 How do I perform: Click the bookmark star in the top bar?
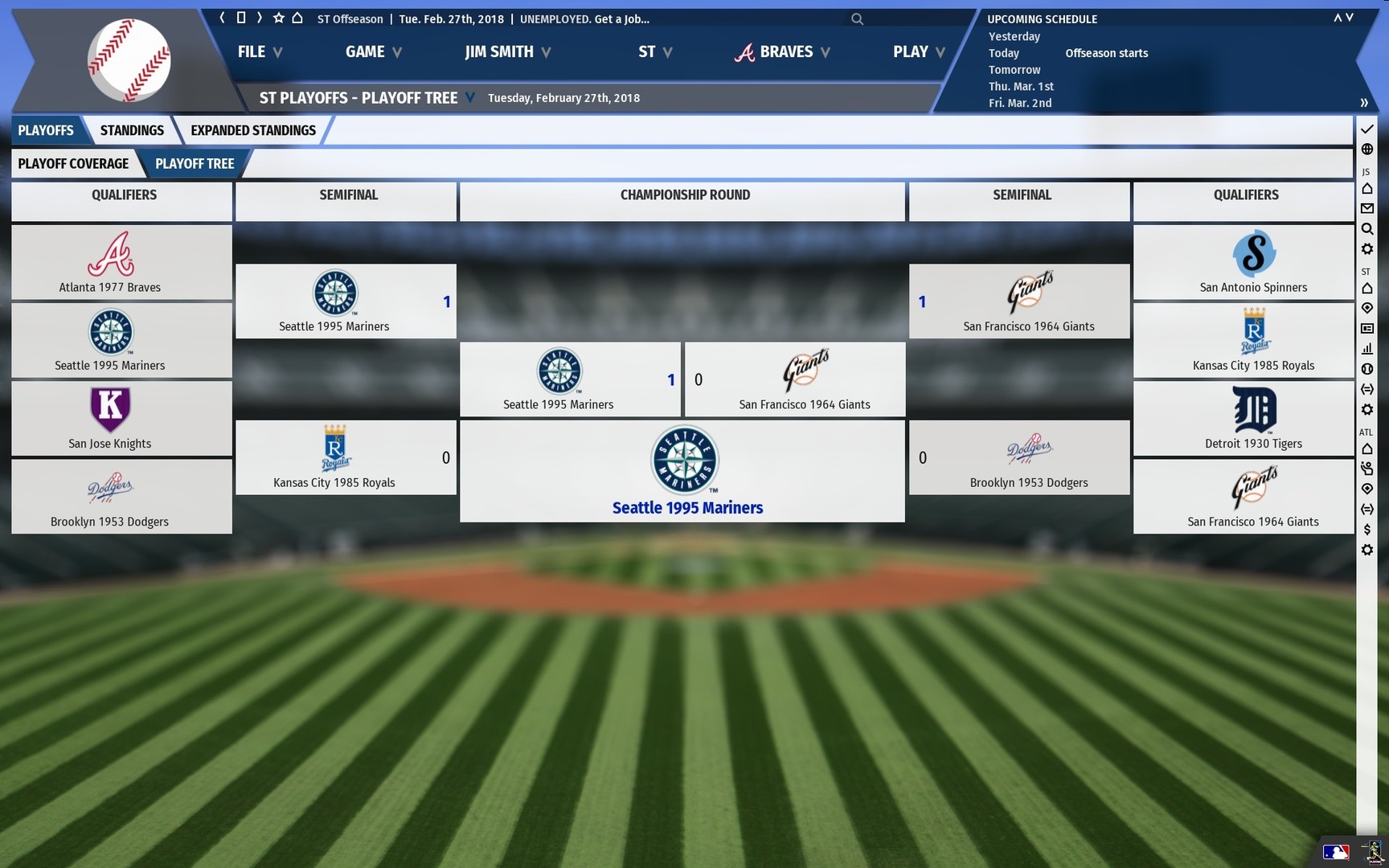[x=278, y=17]
